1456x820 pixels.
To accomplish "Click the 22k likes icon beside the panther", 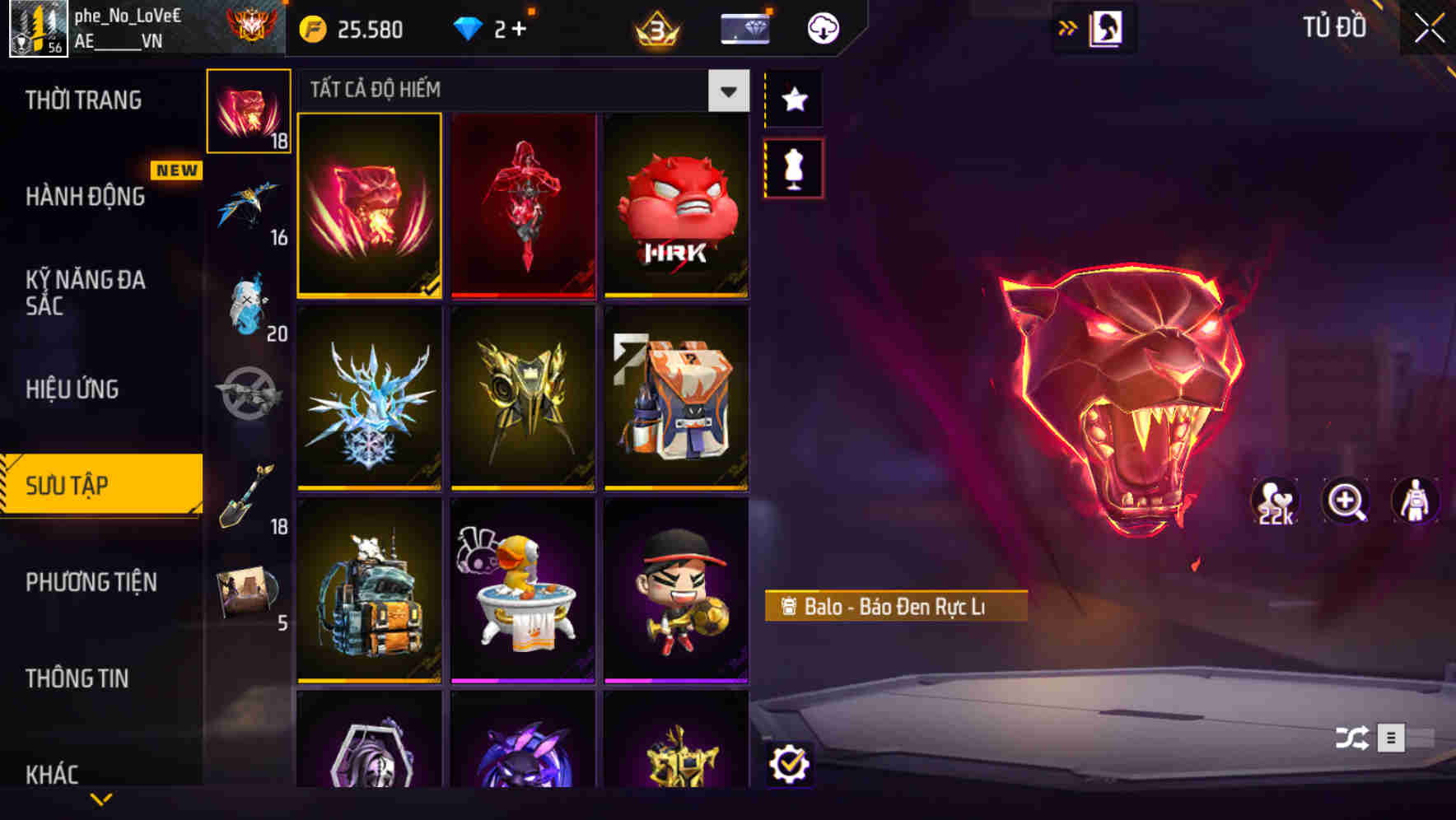I will [1272, 501].
